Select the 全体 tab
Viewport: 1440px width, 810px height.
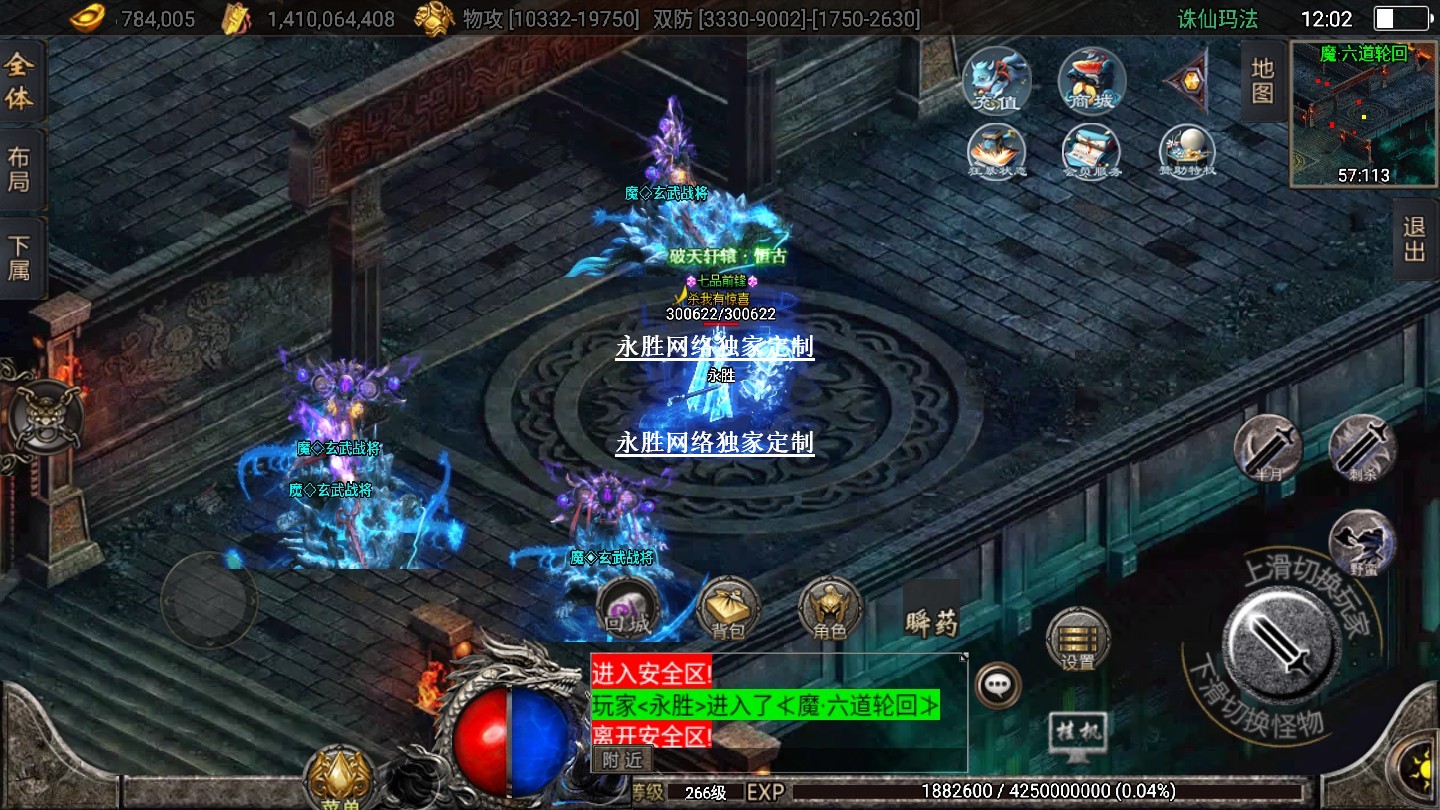[x=20, y=83]
